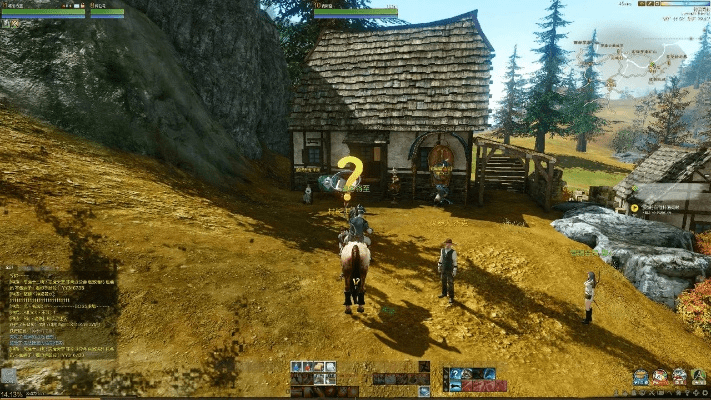Open the rightmost round menu icon, bottom-right

700,377
